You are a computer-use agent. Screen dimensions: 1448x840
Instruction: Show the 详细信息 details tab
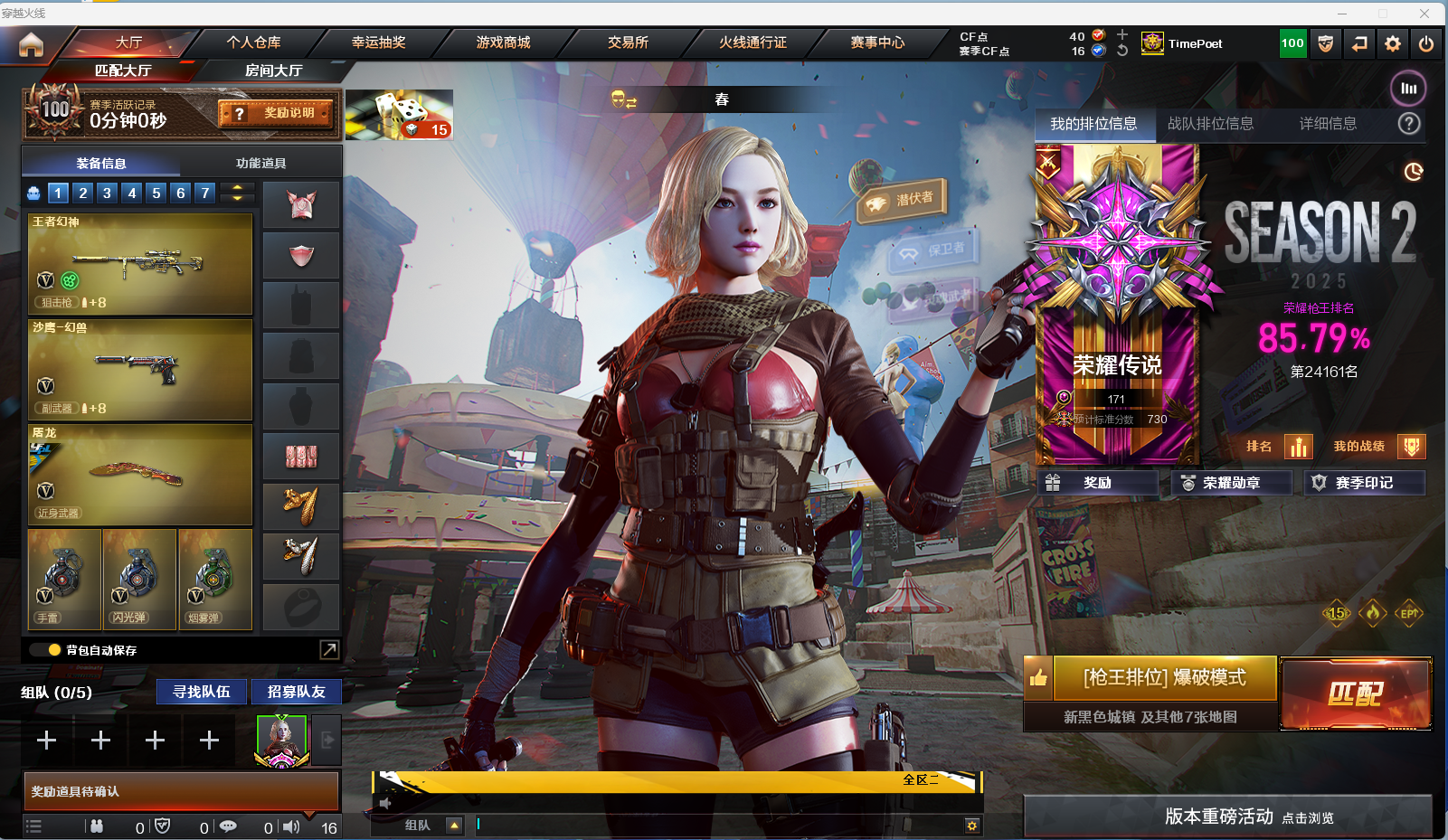tap(1328, 124)
